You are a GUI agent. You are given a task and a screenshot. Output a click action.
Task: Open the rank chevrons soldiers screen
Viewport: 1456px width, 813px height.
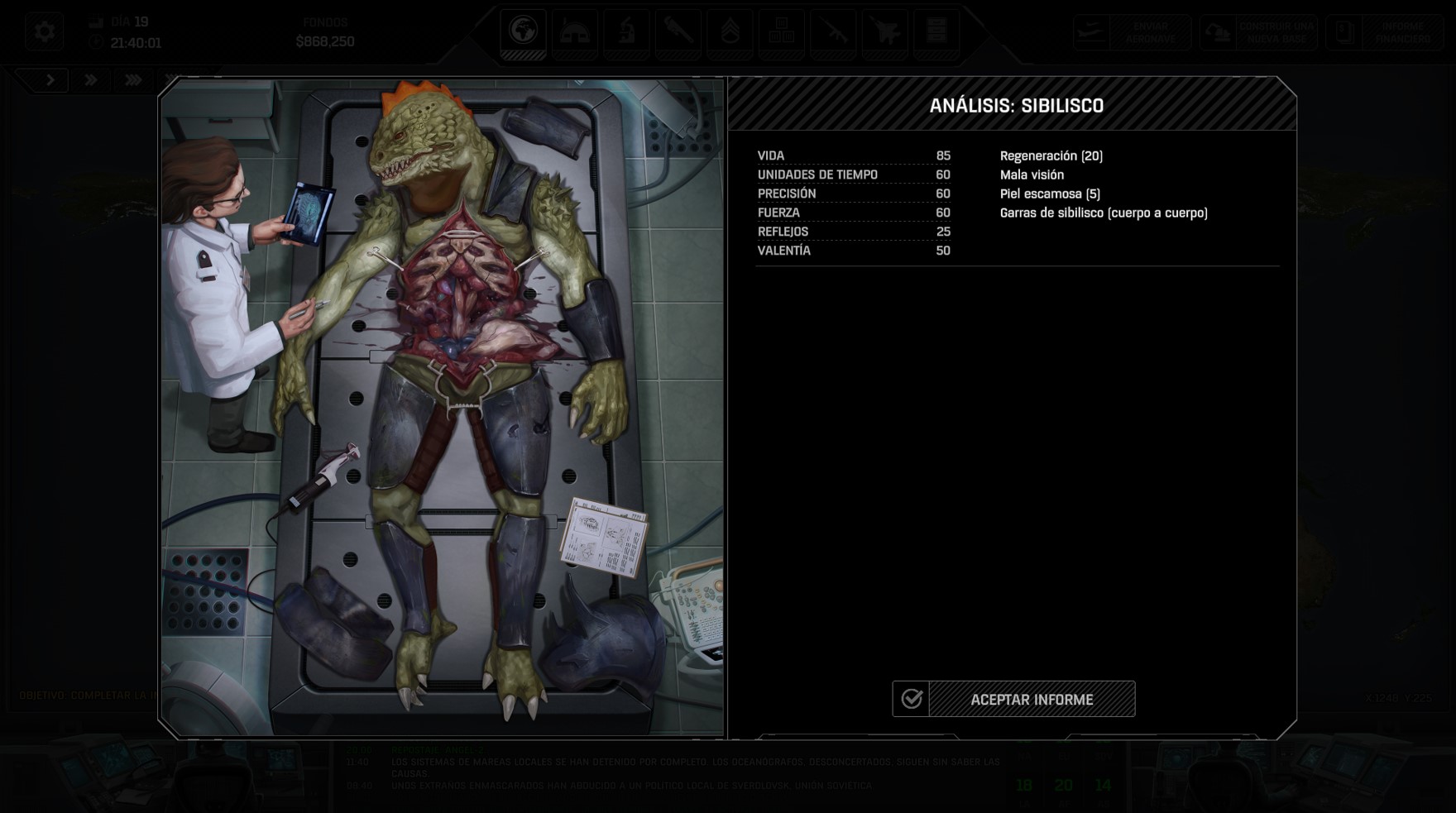730,32
